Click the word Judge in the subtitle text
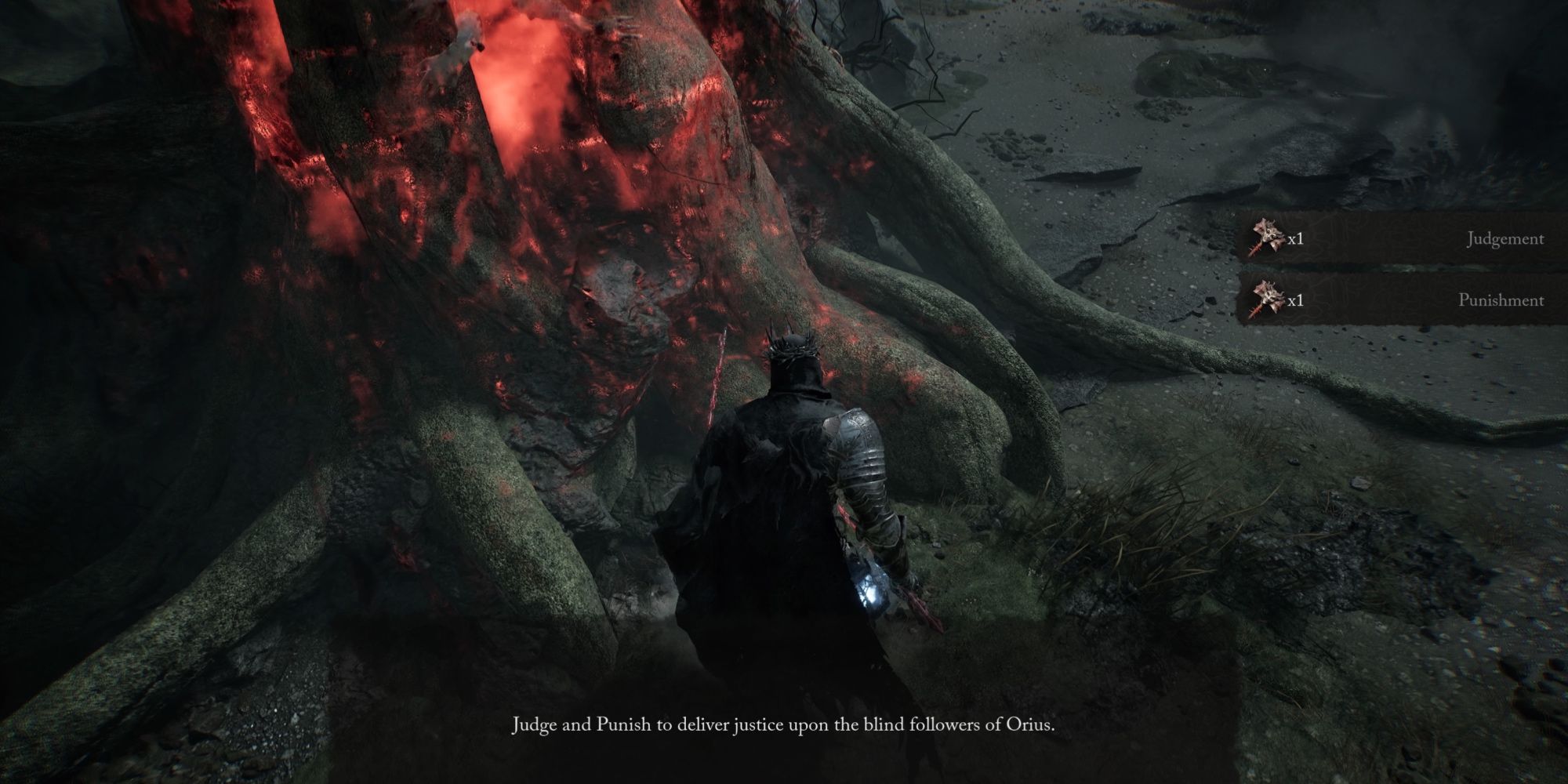This screenshot has width=1568, height=784. tap(535, 724)
